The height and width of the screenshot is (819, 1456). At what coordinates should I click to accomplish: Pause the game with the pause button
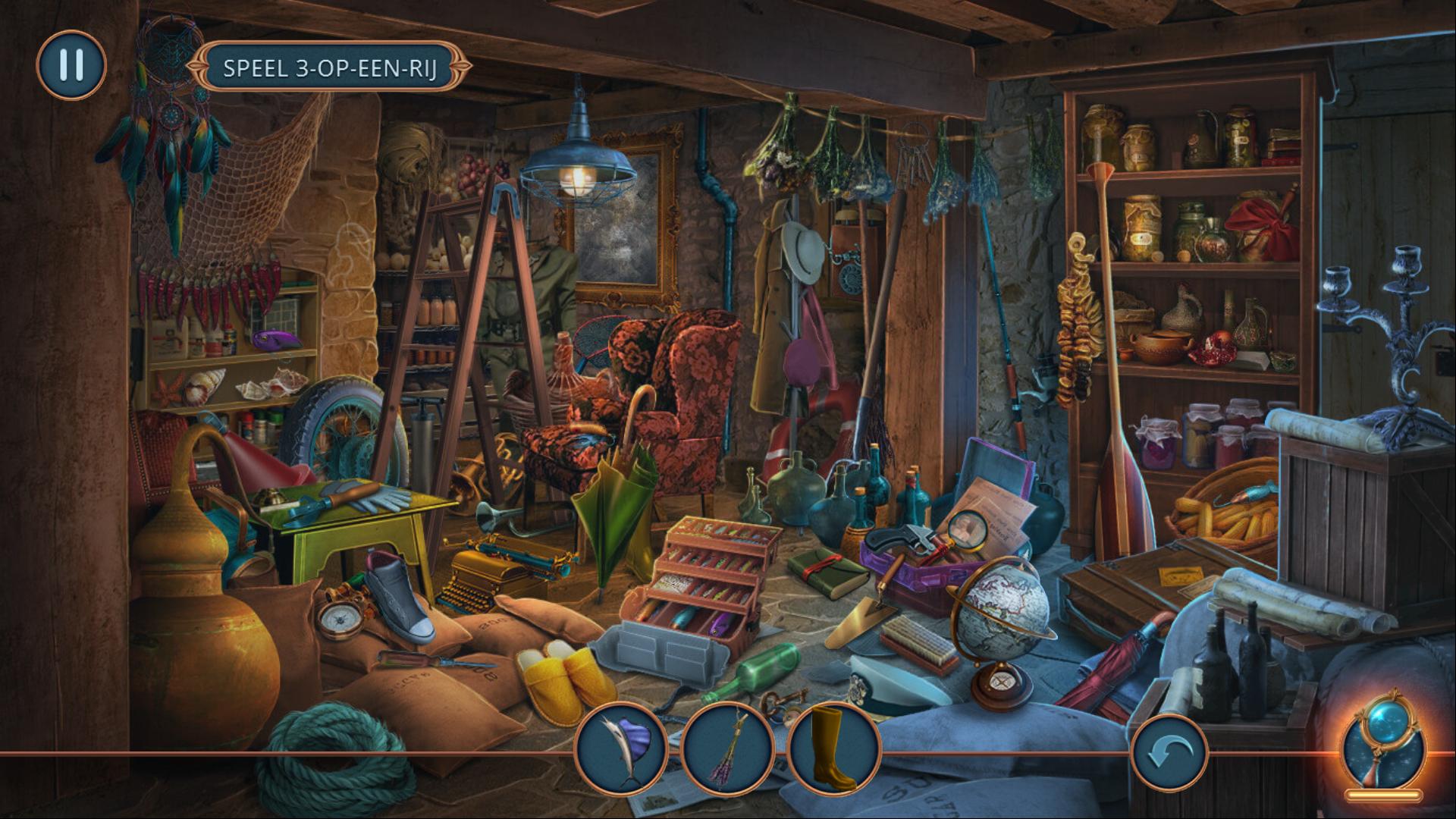[71, 65]
